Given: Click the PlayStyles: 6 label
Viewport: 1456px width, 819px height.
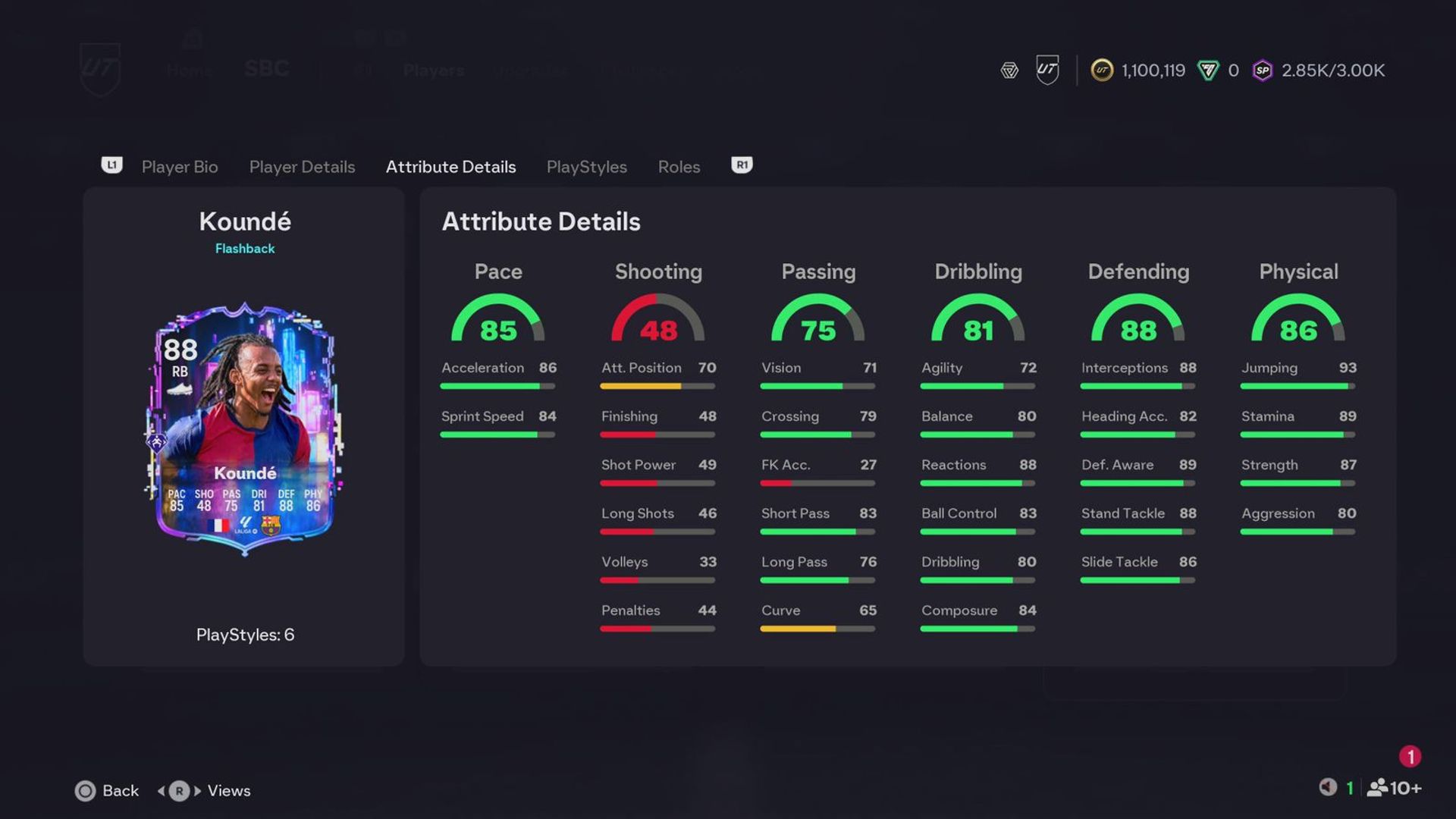Looking at the screenshot, I should (x=244, y=635).
